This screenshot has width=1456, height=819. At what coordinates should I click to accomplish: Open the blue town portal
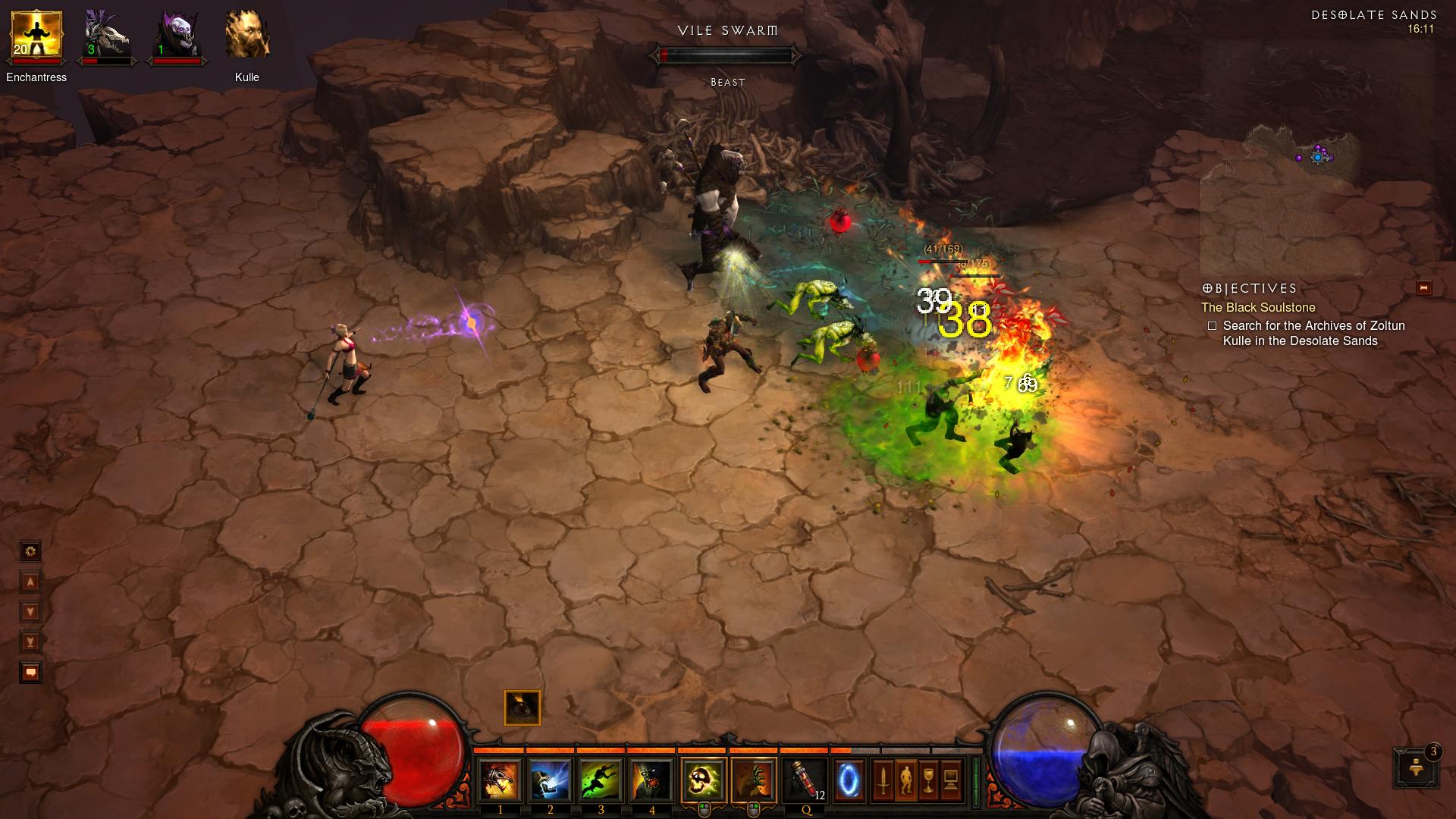tap(849, 780)
